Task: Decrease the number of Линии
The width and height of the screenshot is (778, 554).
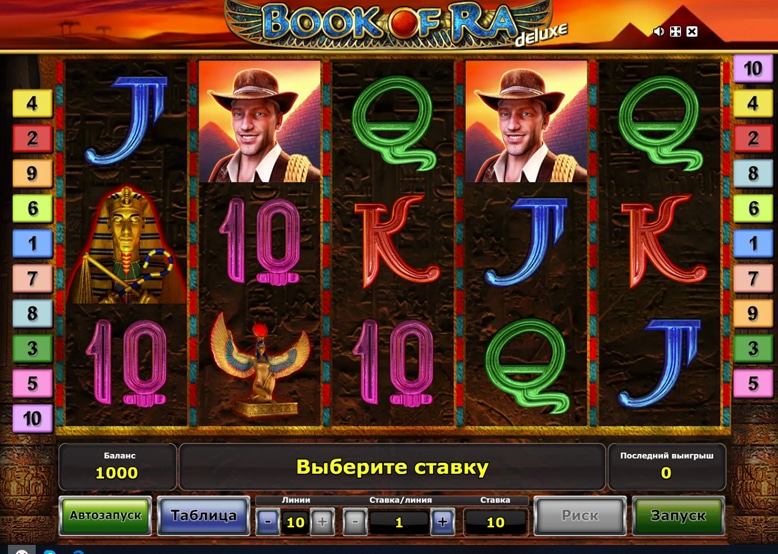Action: (269, 521)
